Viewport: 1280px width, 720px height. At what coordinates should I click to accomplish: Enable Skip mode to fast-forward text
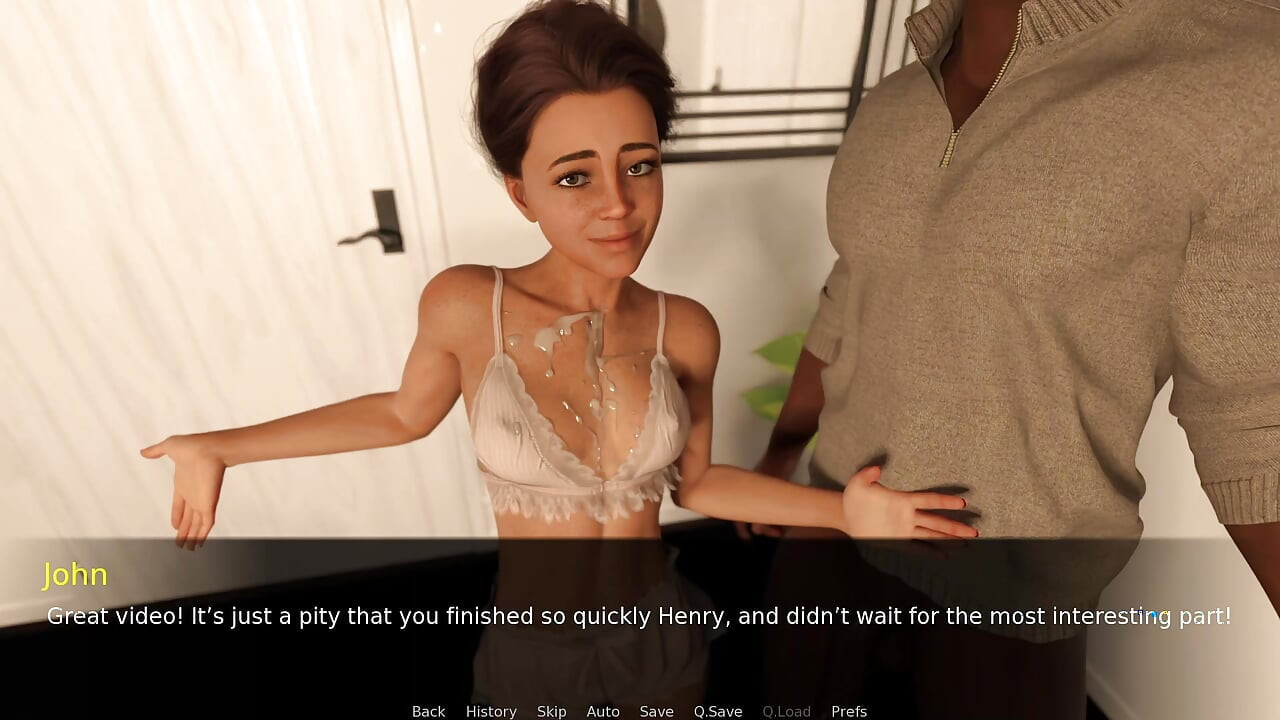(x=552, y=711)
